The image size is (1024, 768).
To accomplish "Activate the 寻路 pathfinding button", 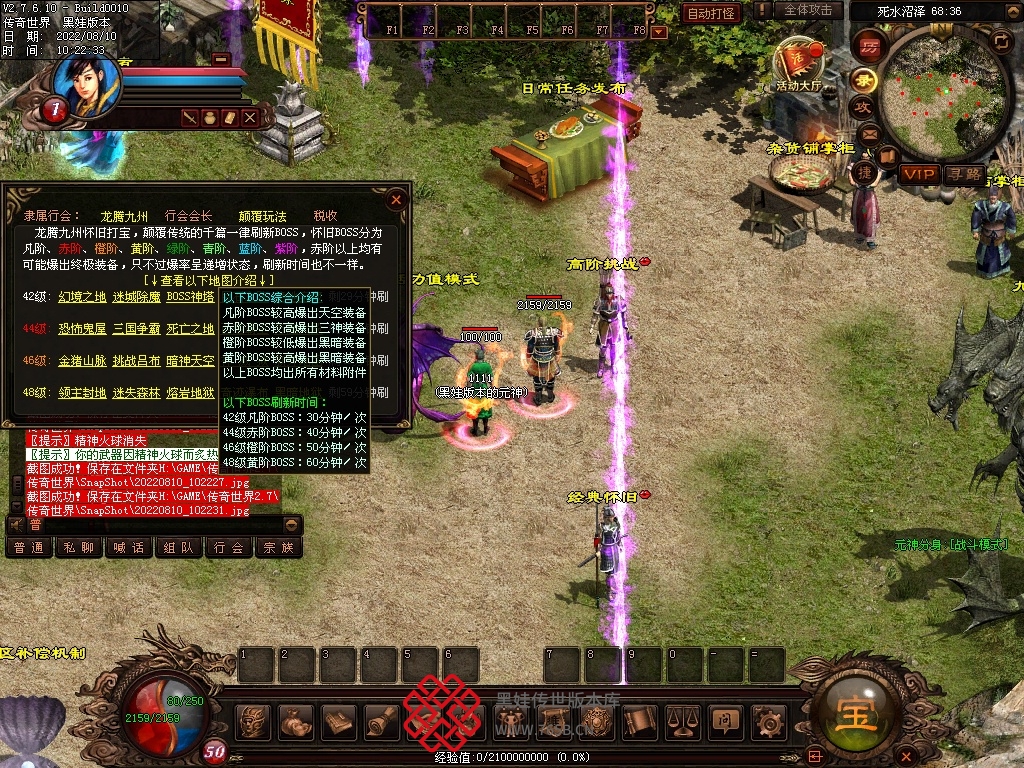I will click(965, 174).
